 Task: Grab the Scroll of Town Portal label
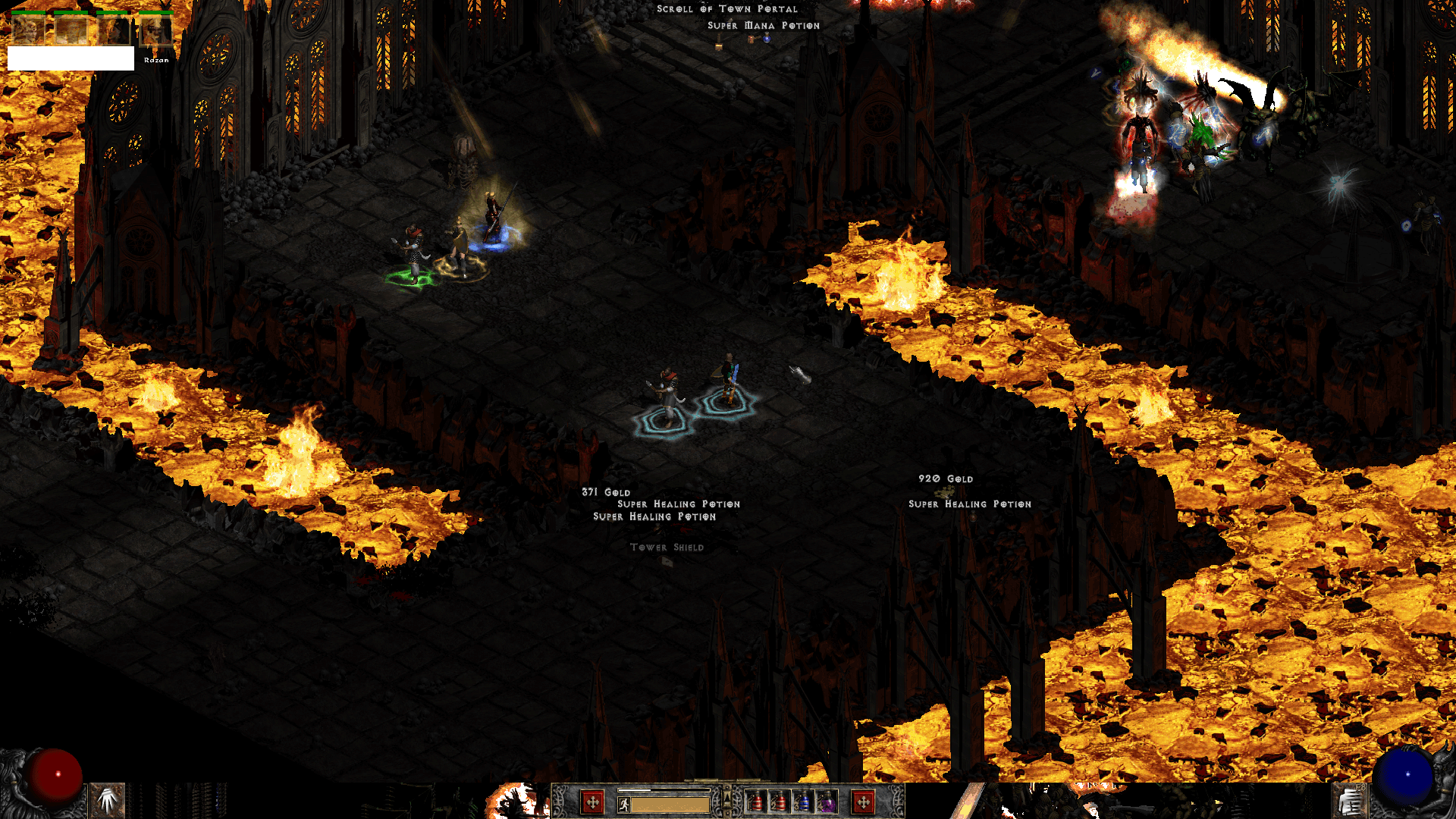pyautogui.click(x=726, y=9)
